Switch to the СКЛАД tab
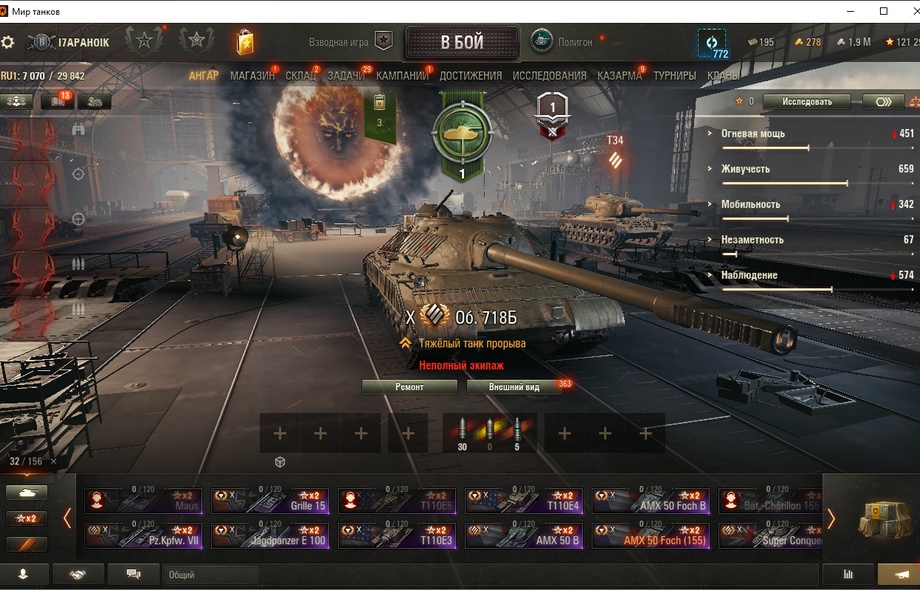Screen dimensions: 920x590 tap(300, 76)
